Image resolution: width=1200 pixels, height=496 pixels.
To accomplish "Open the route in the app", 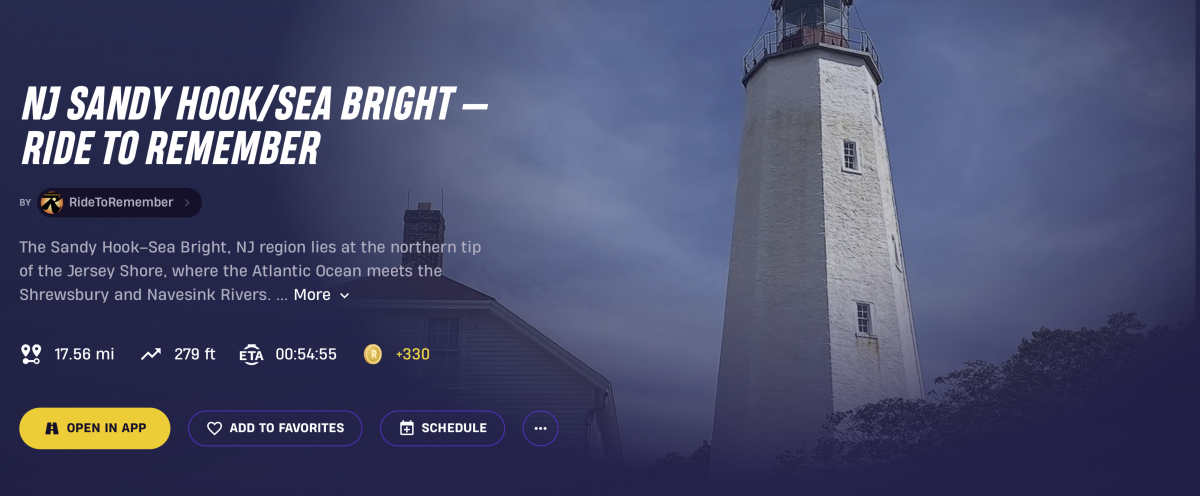I will click(95, 428).
